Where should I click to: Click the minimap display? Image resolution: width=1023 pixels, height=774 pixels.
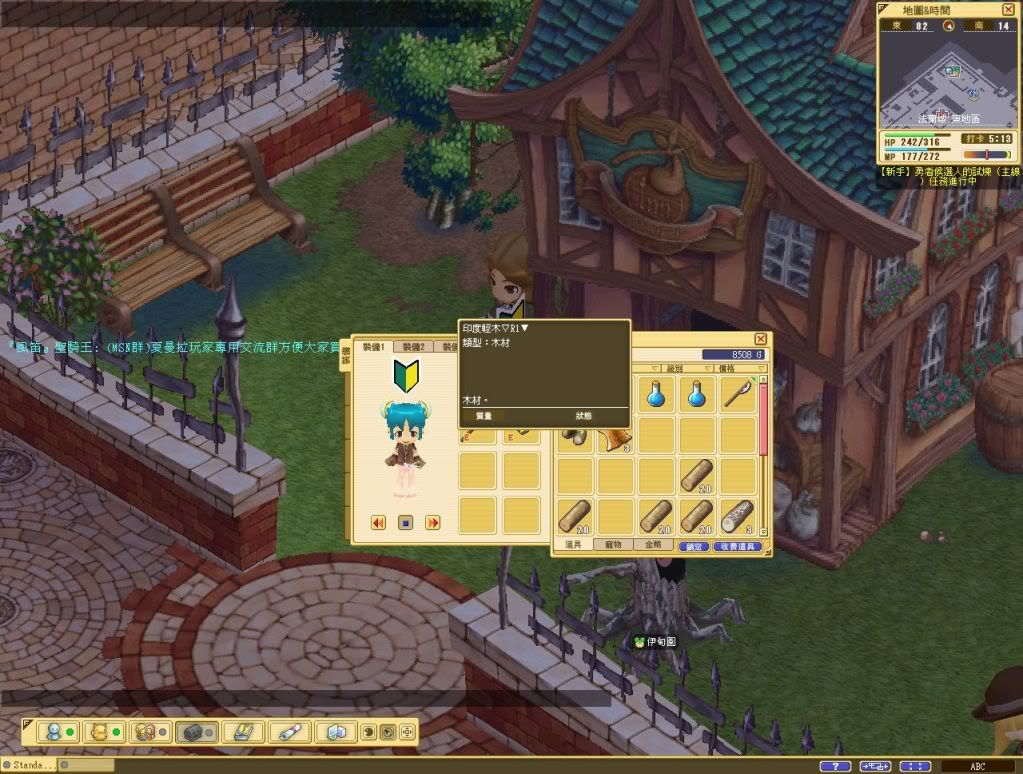[947, 79]
